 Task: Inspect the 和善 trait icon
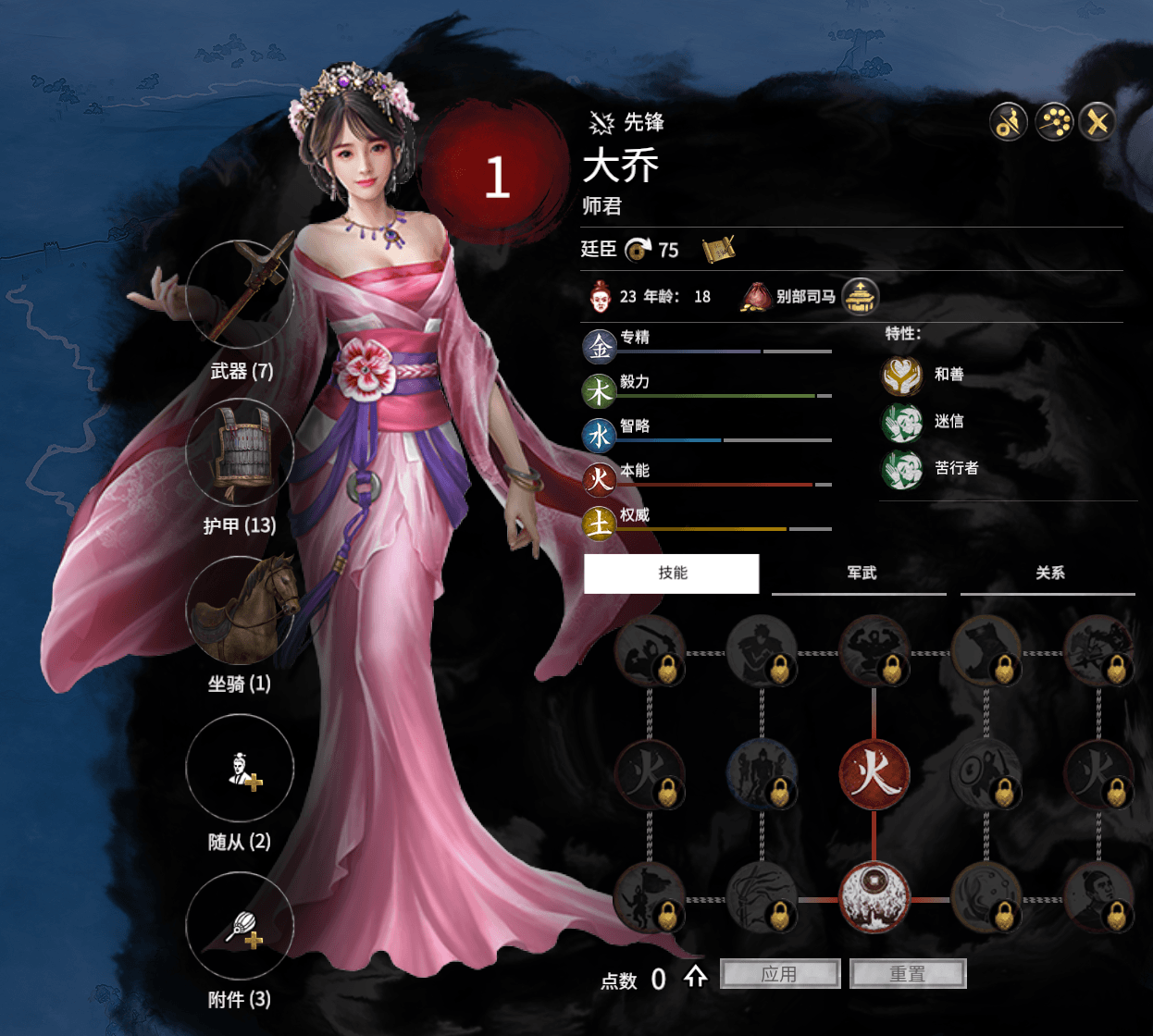click(x=902, y=375)
